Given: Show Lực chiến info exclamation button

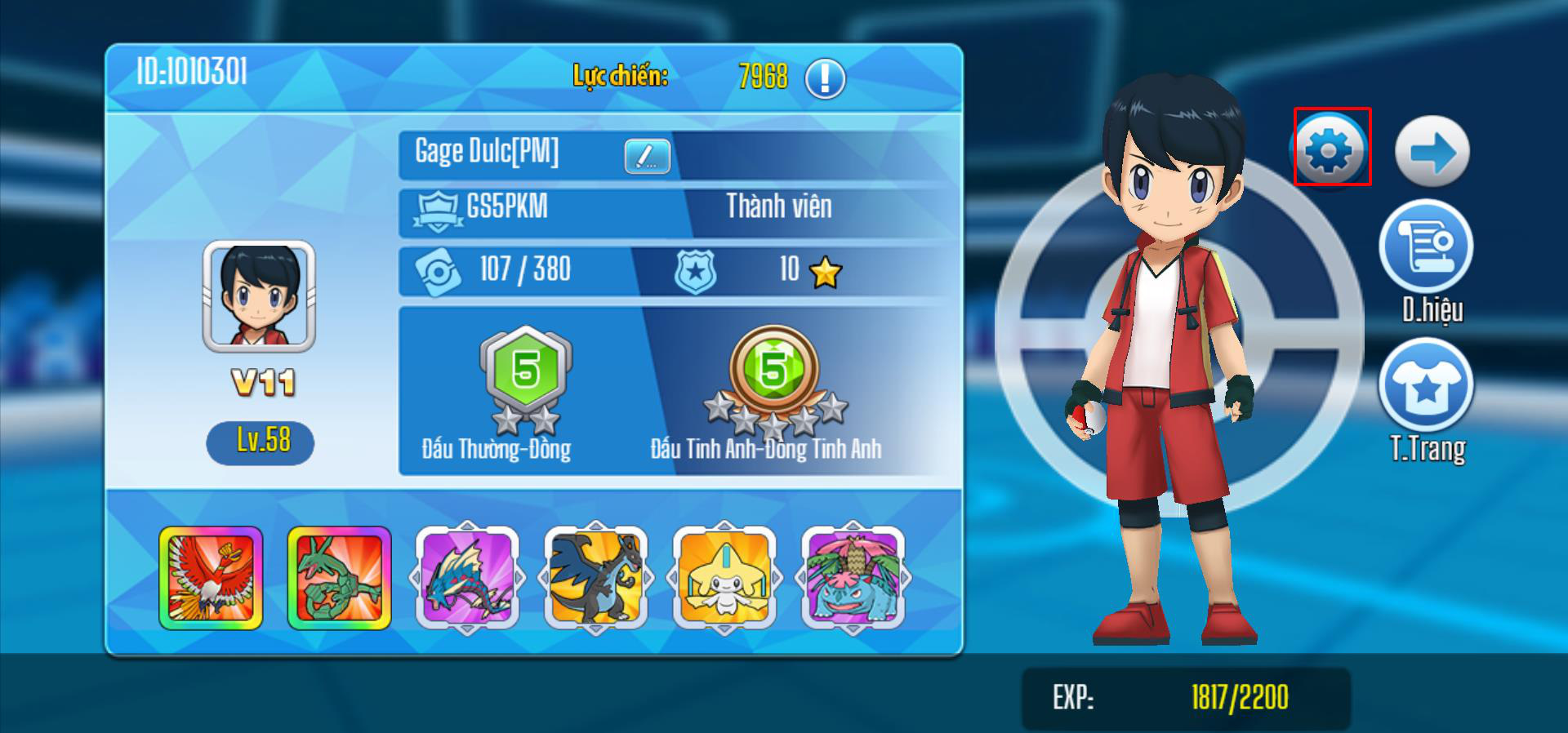Looking at the screenshot, I should tap(825, 78).
